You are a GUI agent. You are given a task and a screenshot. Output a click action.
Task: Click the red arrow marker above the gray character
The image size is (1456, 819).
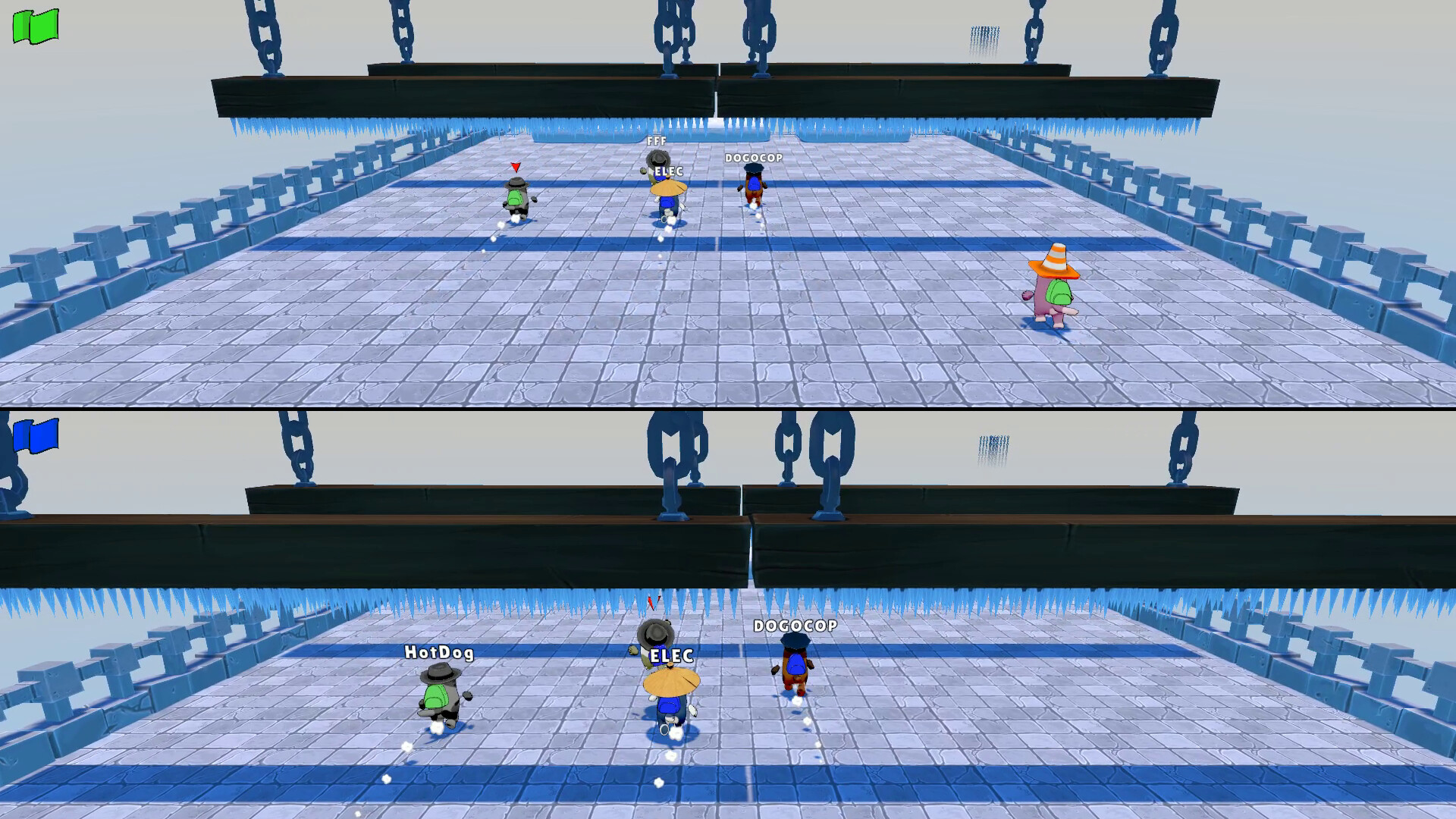(x=516, y=168)
